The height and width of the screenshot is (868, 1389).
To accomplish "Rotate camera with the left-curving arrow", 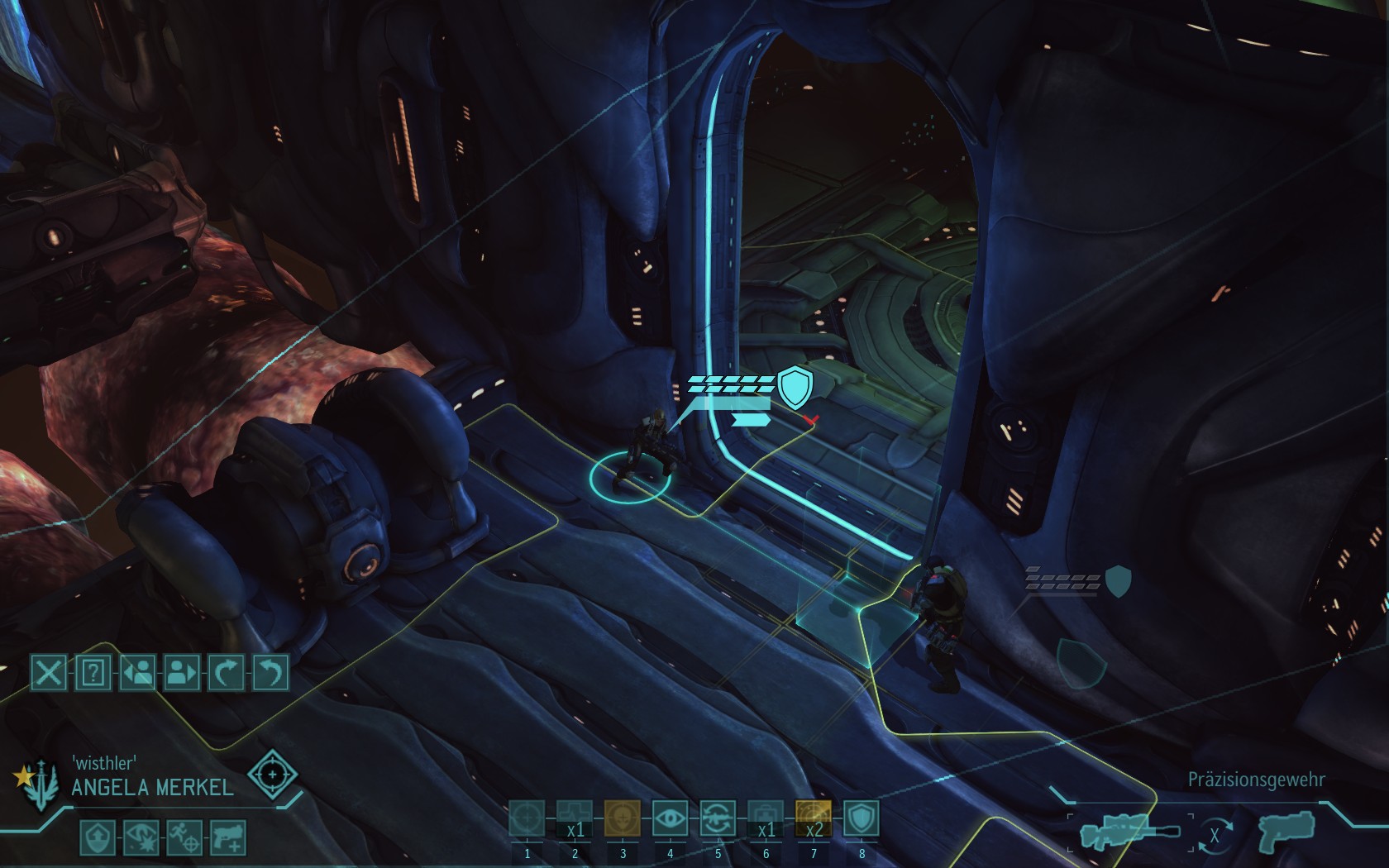I will pyautogui.click(x=270, y=673).
